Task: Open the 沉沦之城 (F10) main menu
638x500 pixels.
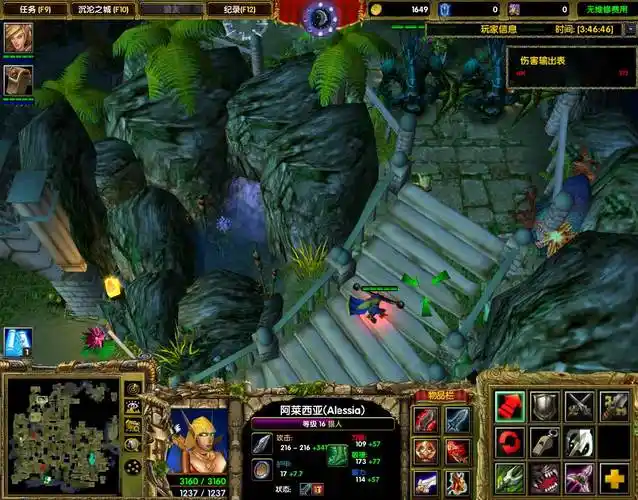Action: click(x=101, y=9)
